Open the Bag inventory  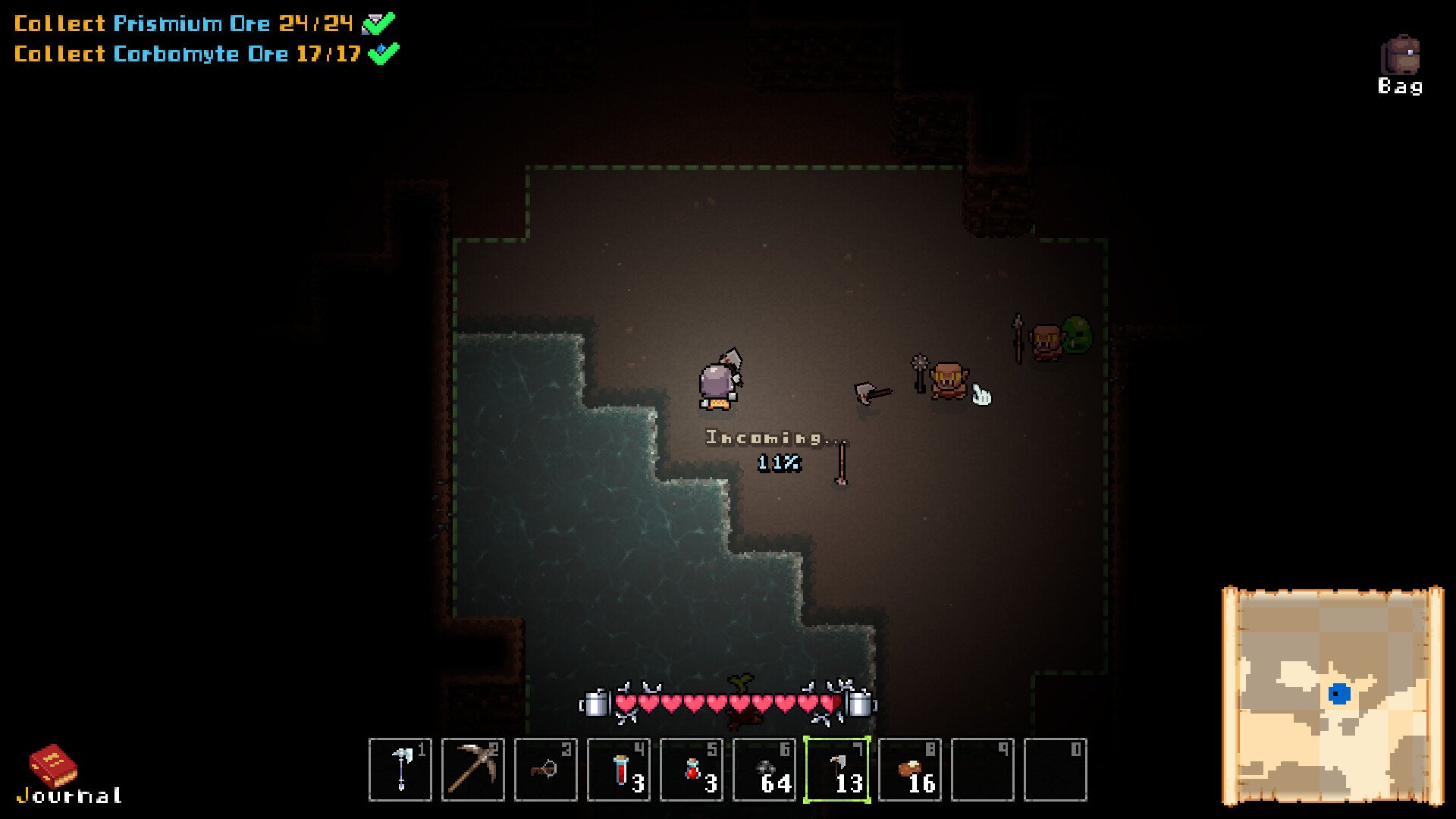click(1400, 64)
